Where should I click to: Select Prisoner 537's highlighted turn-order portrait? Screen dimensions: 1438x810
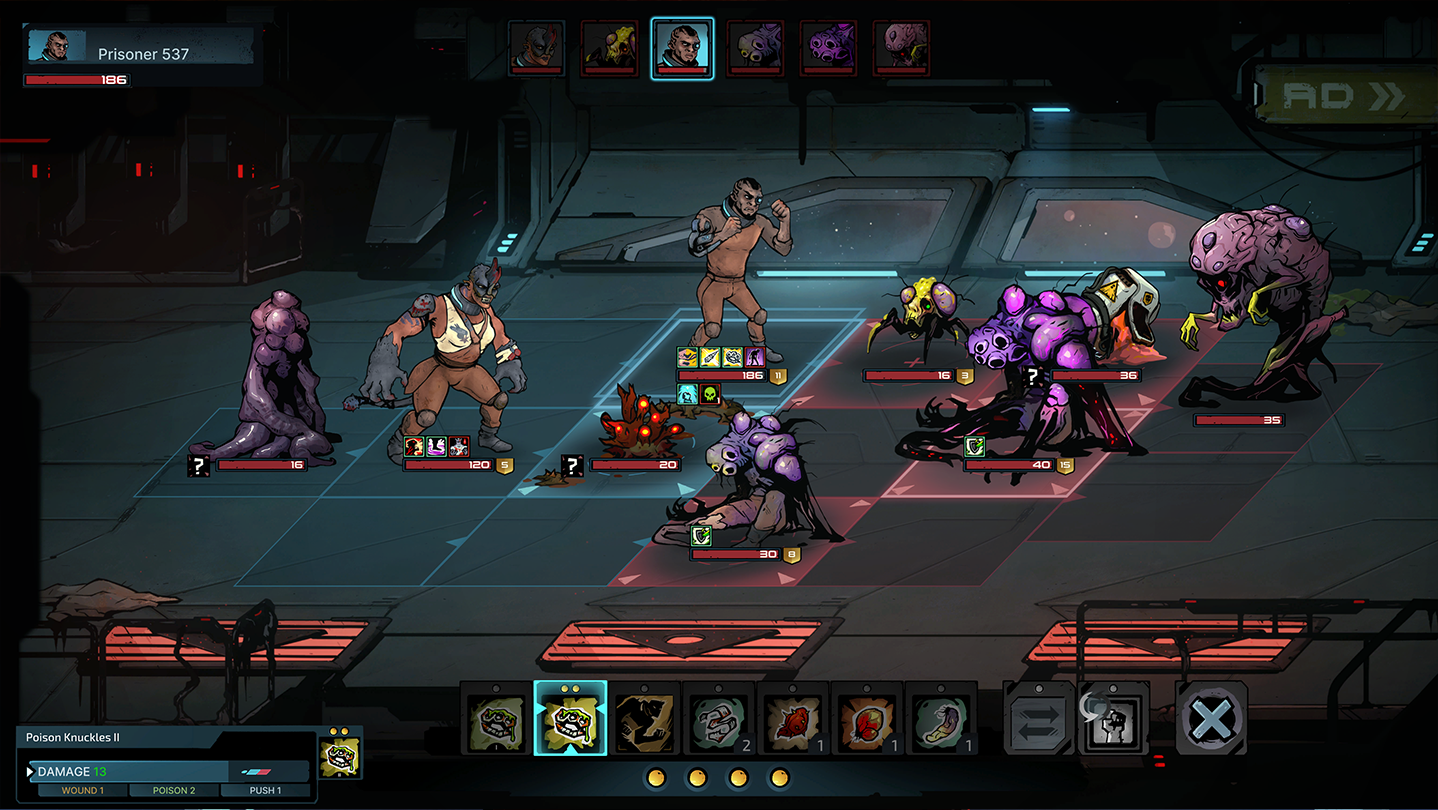[682, 48]
